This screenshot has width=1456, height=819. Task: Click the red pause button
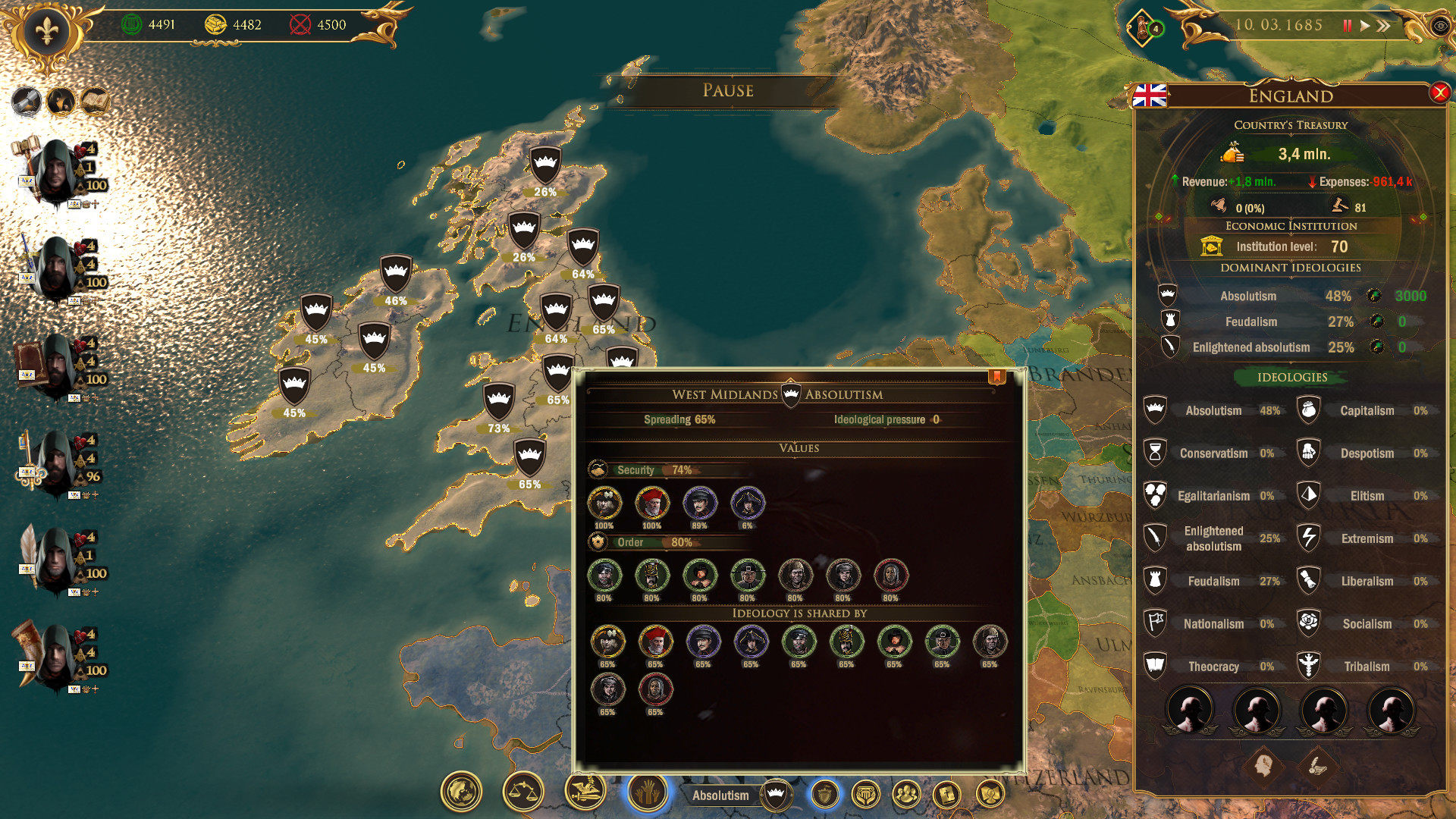(1347, 26)
